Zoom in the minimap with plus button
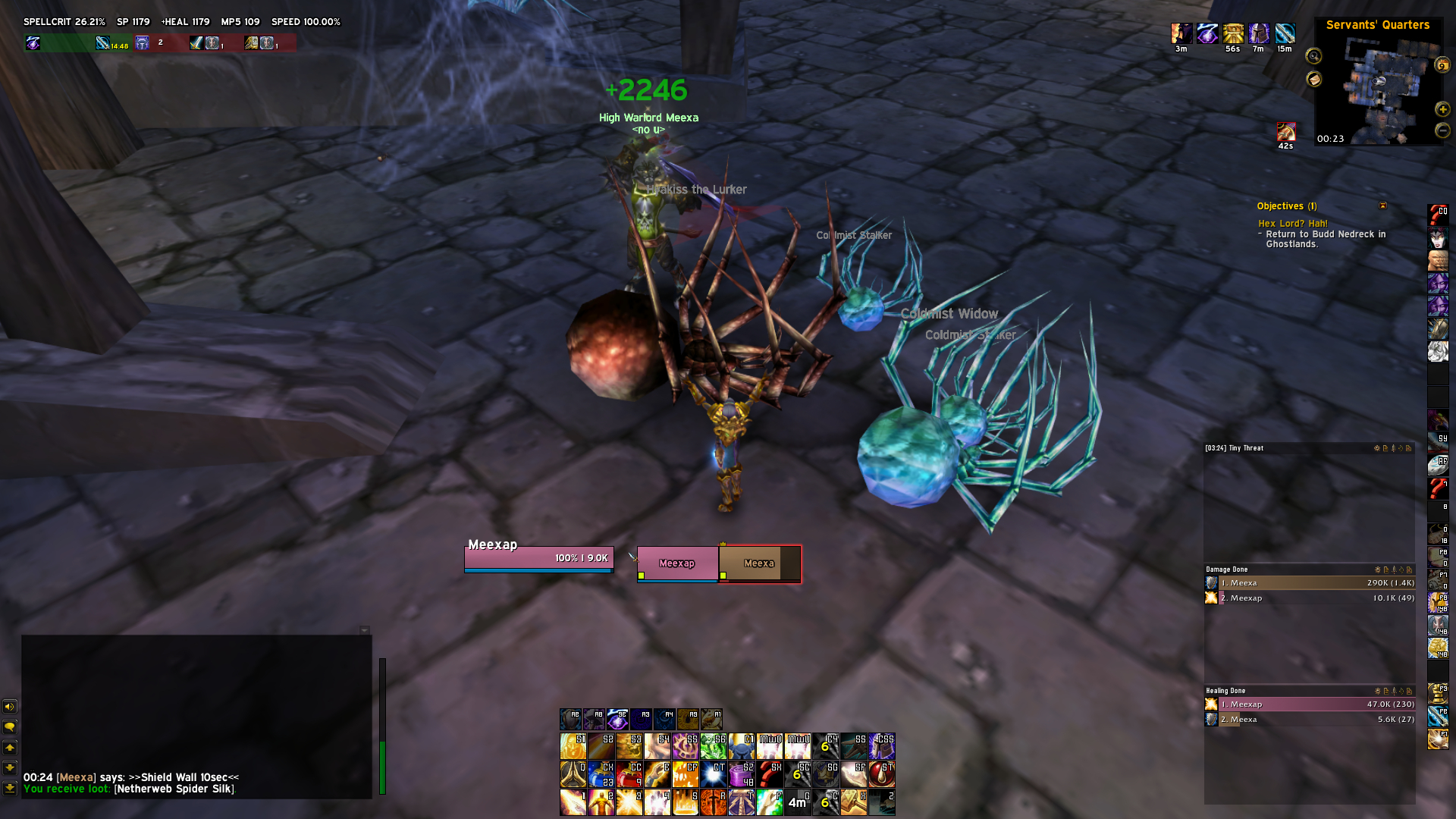 pyautogui.click(x=1442, y=110)
